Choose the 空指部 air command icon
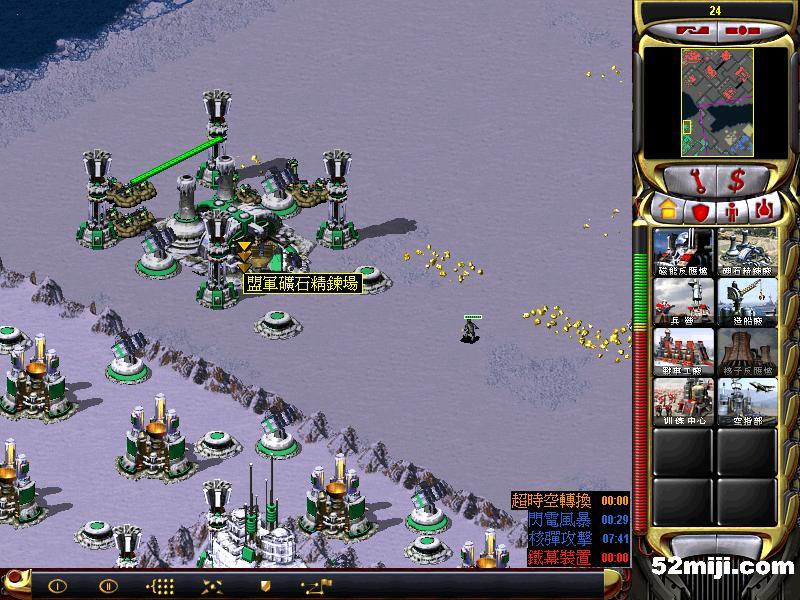This screenshot has height=600, width=800. (746, 401)
